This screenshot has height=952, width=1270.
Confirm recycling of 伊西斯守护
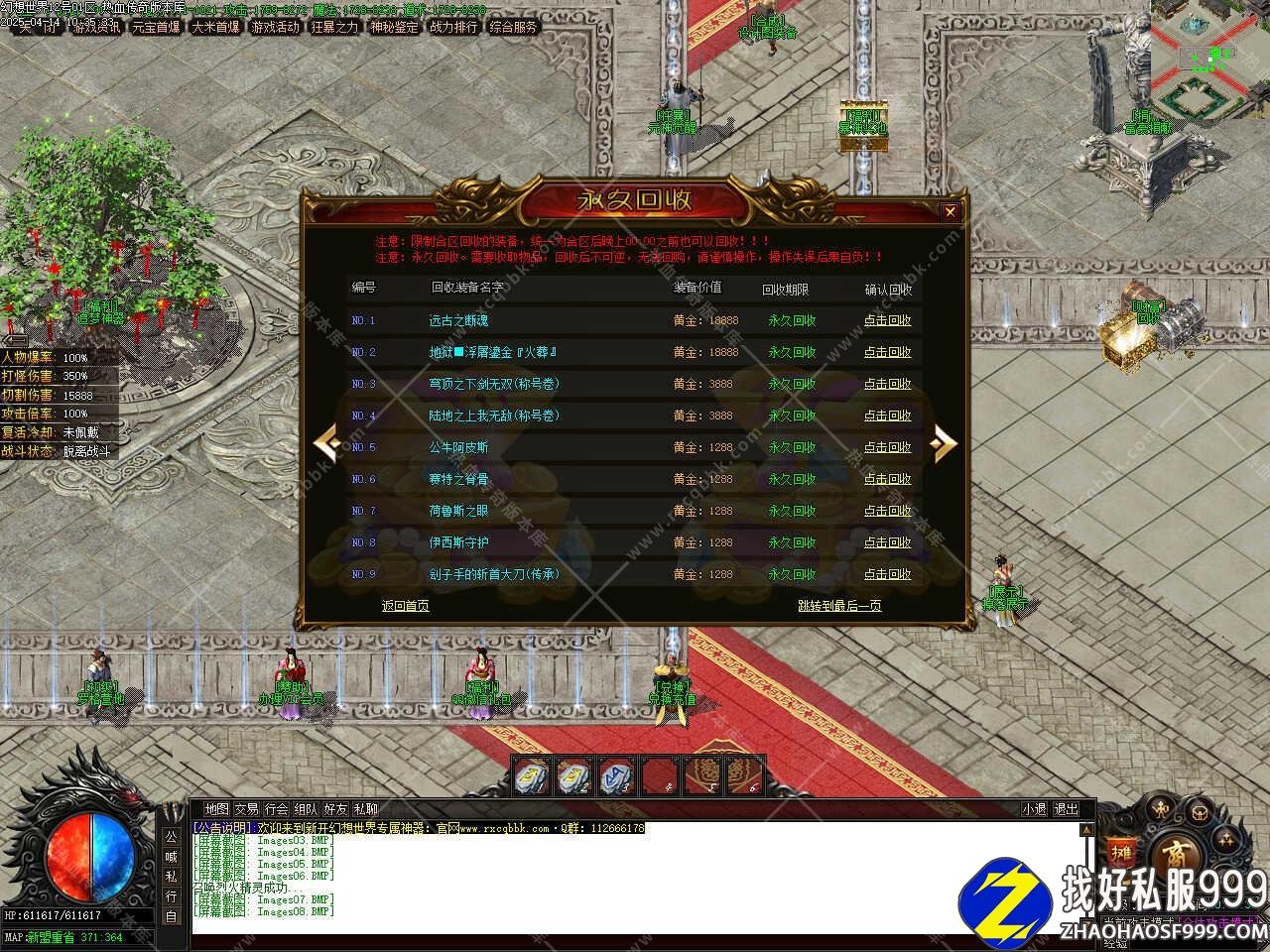click(887, 542)
